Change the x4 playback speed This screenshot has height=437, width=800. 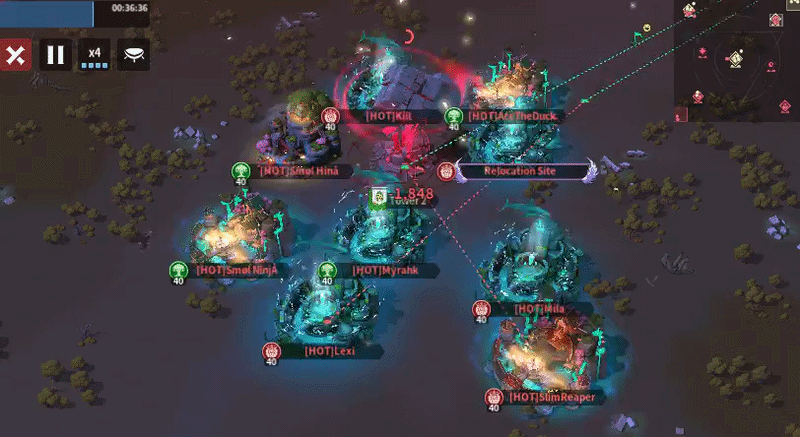(x=94, y=55)
